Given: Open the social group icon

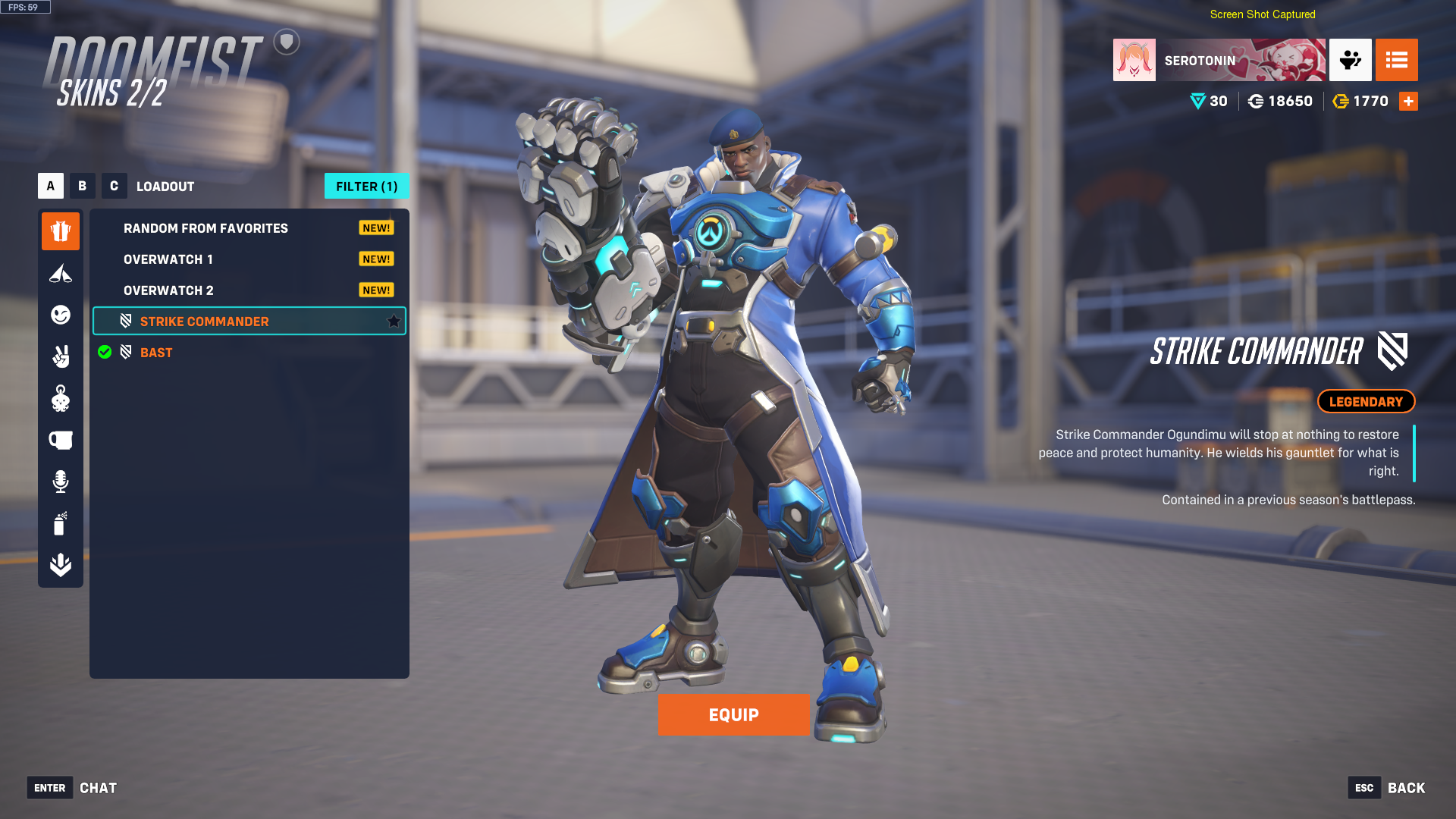Looking at the screenshot, I should pyautogui.click(x=1350, y=60).
